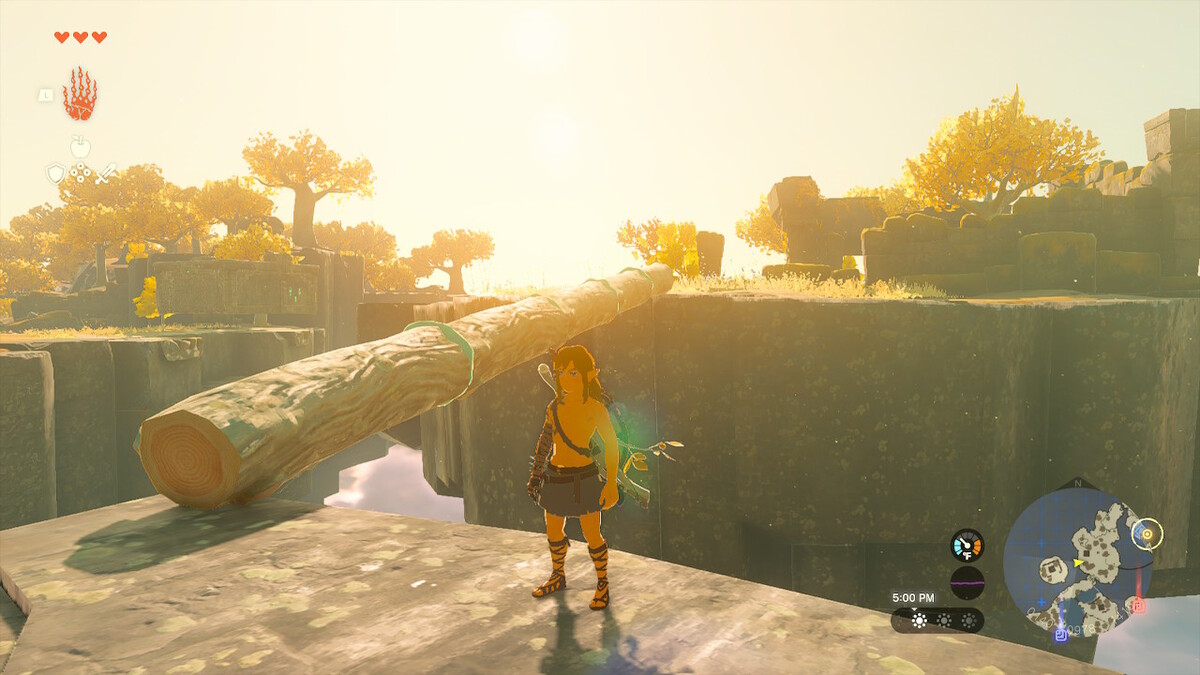This screenshot has height=675, width=1200.
Task: Choose the sword weapon quick-menu icon
Action: (x=105, y=173)
